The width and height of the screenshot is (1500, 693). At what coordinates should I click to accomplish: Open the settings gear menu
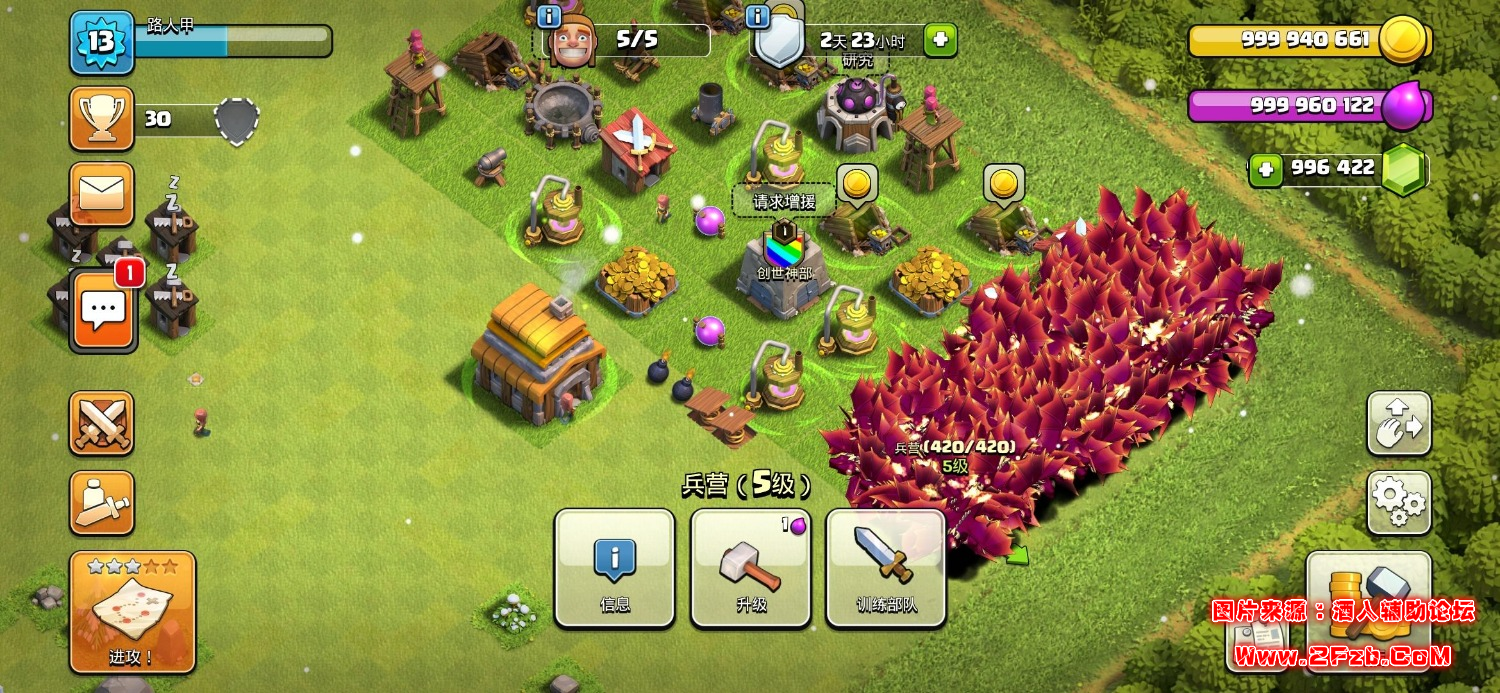click(x=1399, y=503)
